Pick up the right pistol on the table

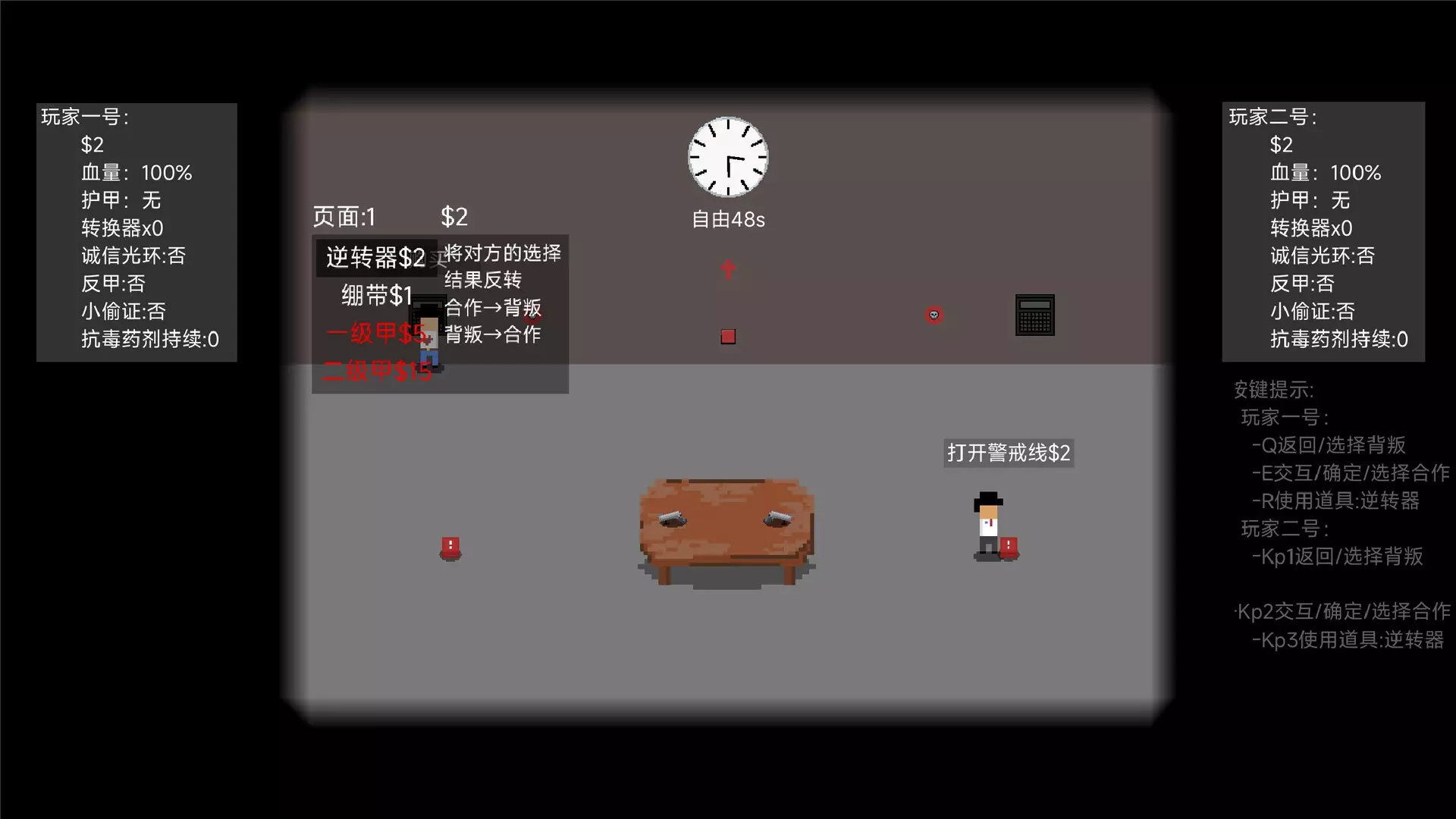click(x=778, y=518)
